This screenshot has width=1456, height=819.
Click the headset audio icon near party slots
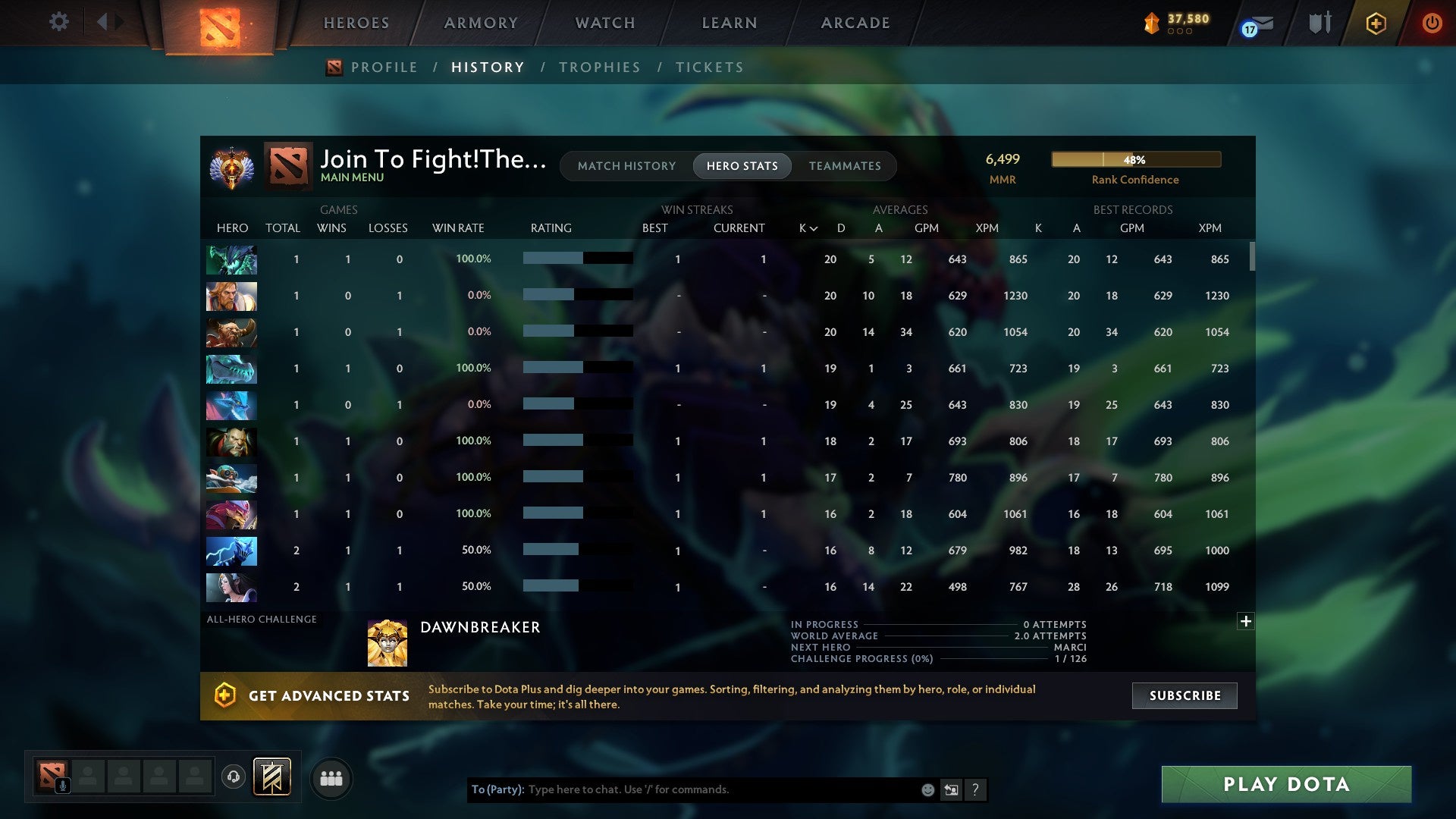(x=234, y=778)
